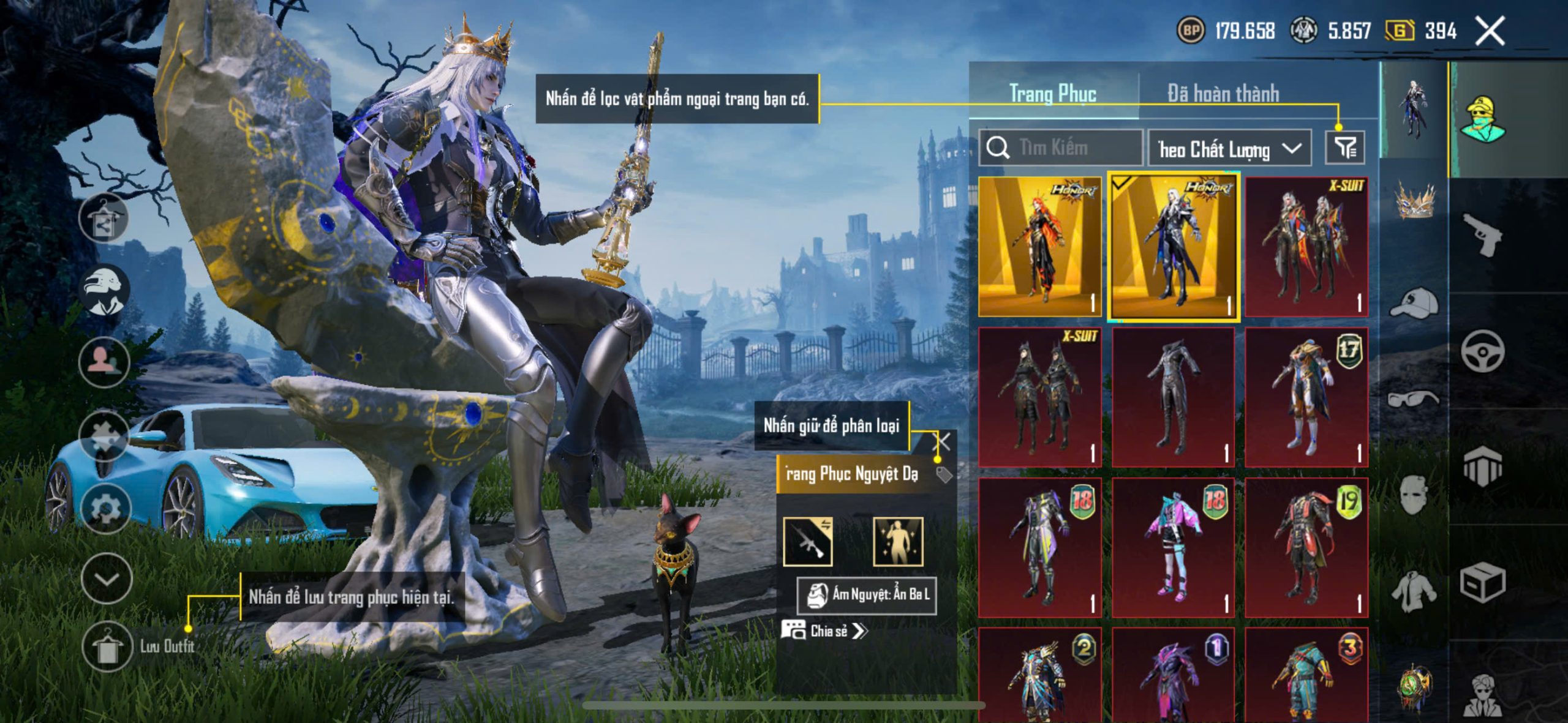Open the Ám Nguyệt backpack button

tap(866, 594)
